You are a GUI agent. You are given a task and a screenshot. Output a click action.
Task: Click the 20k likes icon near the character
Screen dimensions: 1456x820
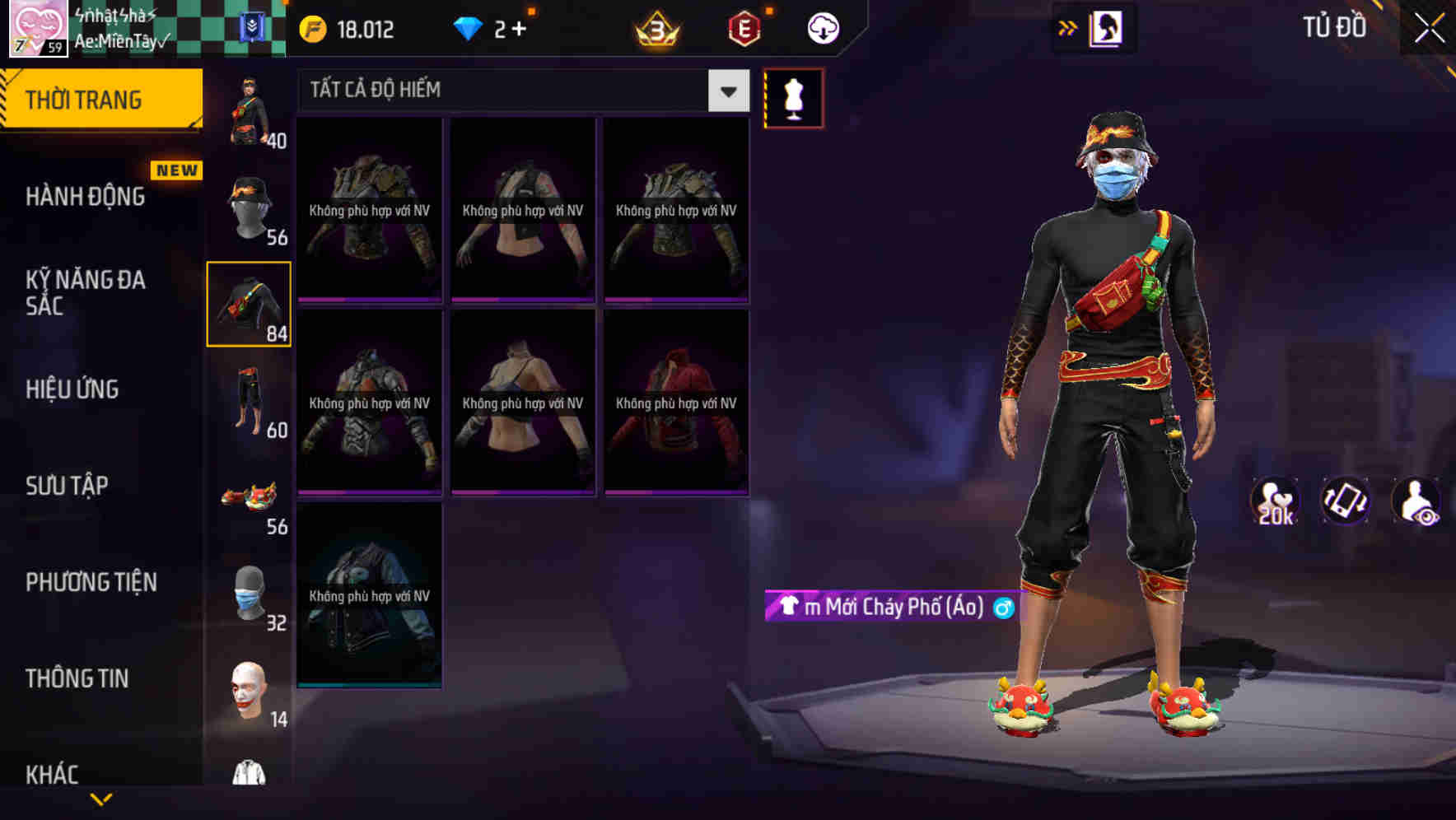tap(1276, 501)
